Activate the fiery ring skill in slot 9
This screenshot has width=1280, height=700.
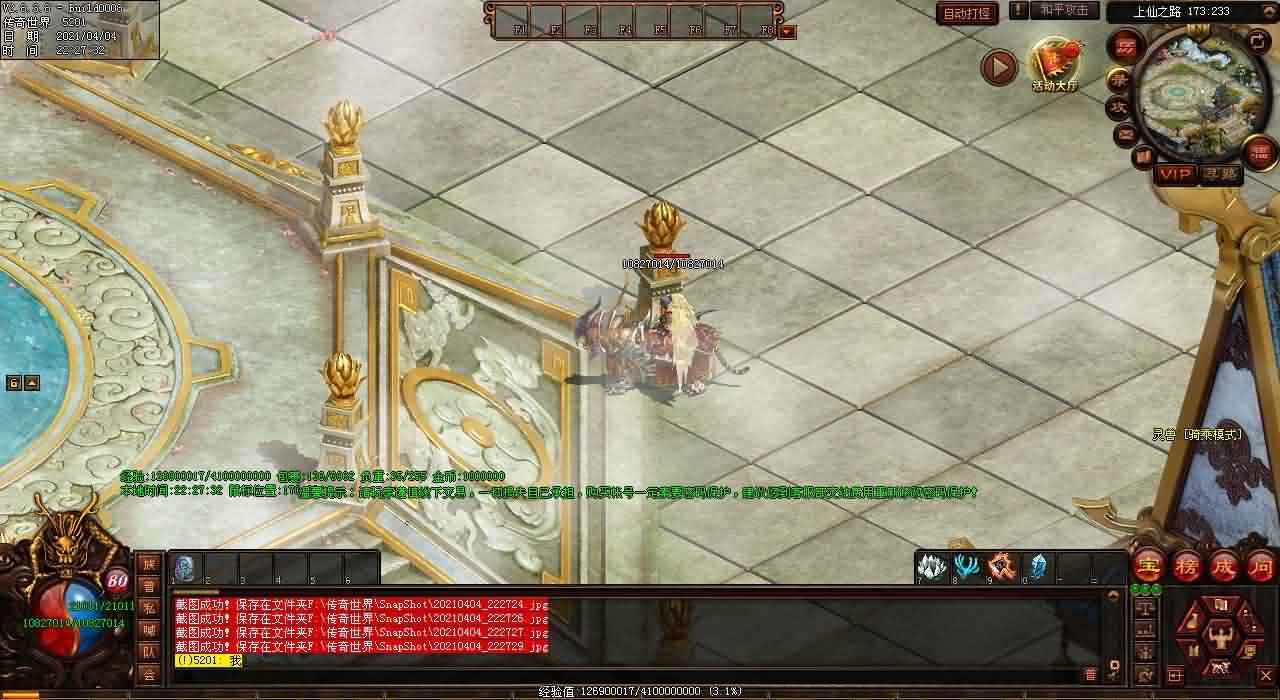pos(1002,567)
